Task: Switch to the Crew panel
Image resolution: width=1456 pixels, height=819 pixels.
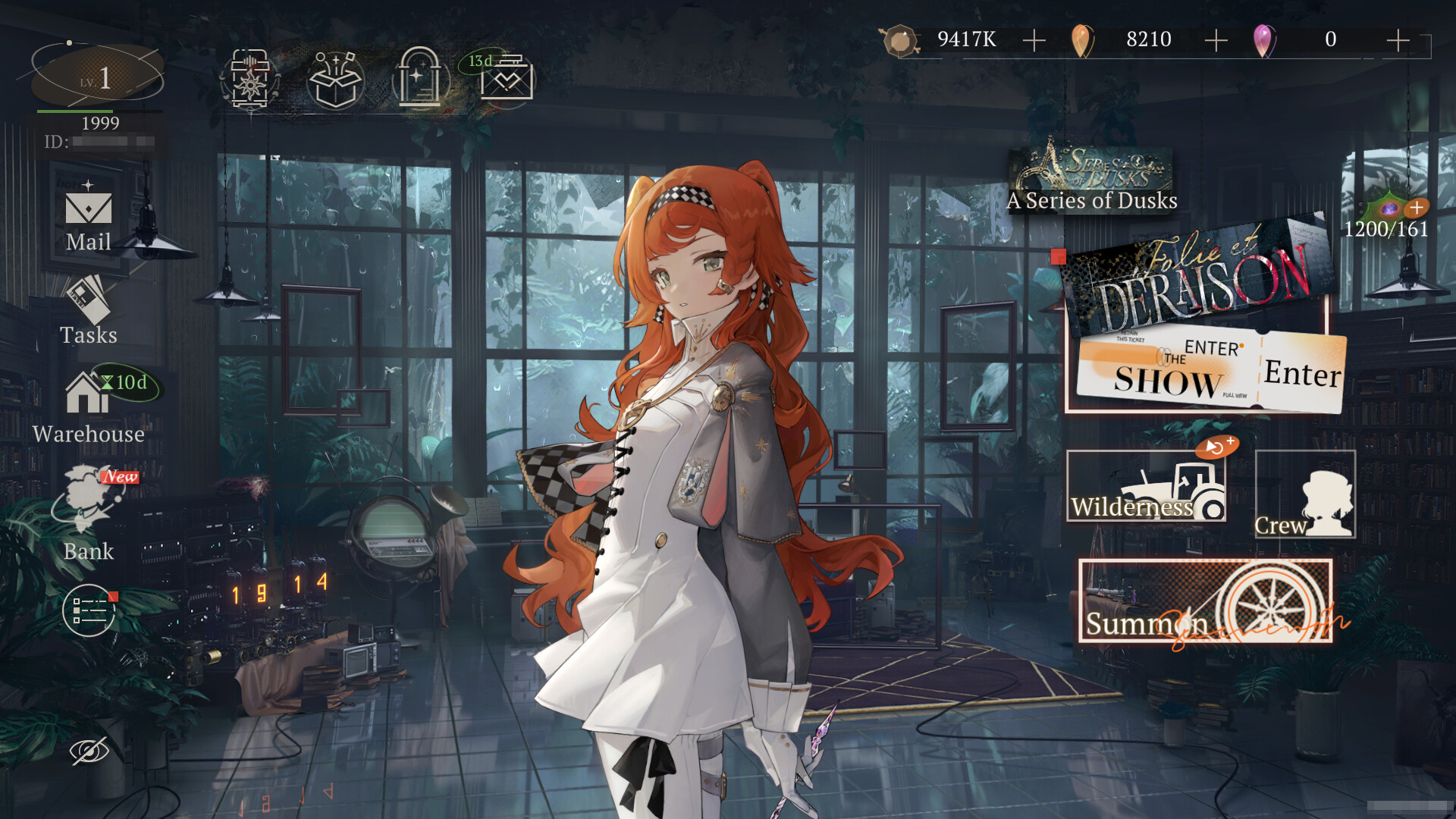Action: pos(1305,493)
